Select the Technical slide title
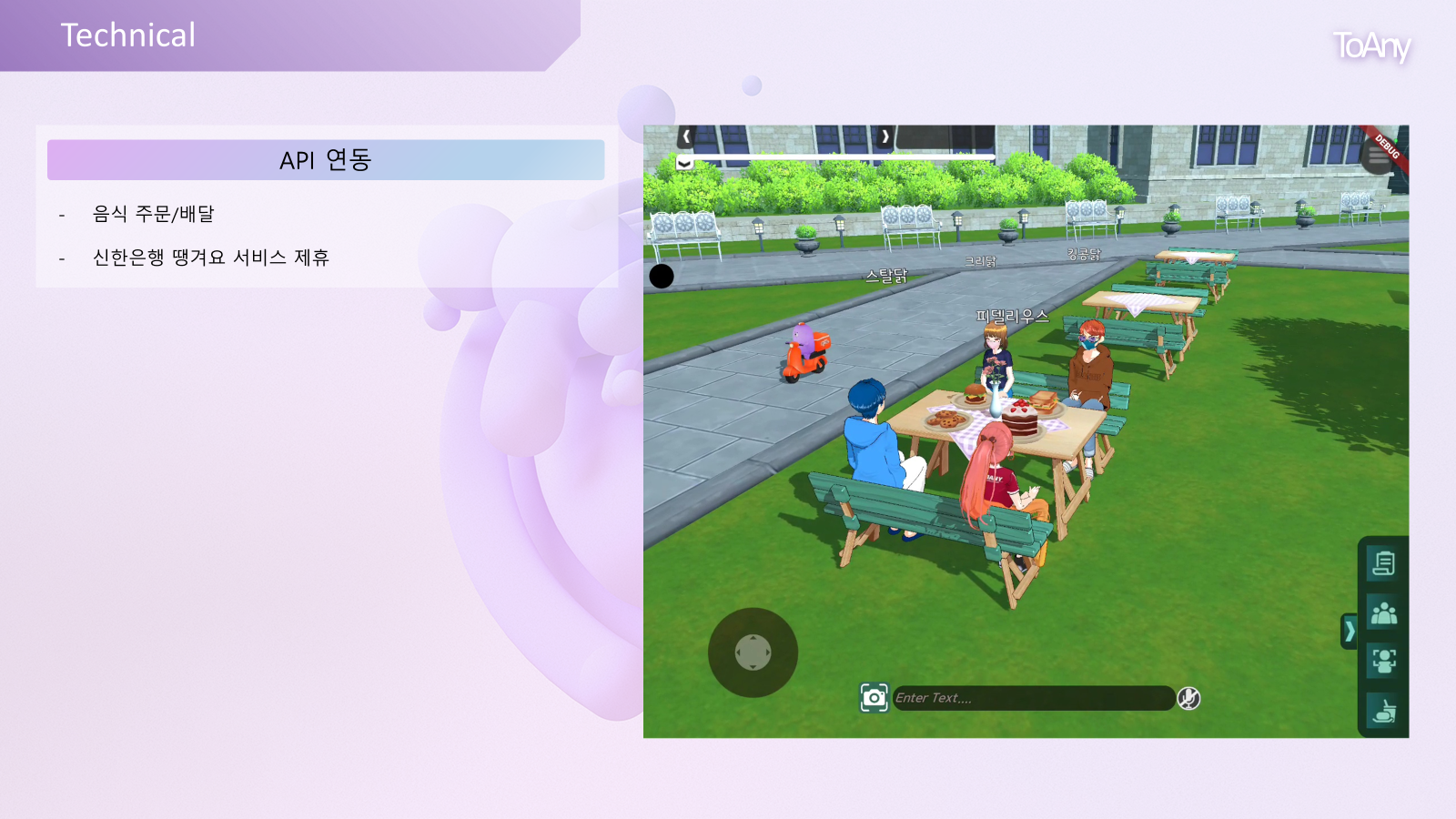1456x819 pixels. point(127,35)
